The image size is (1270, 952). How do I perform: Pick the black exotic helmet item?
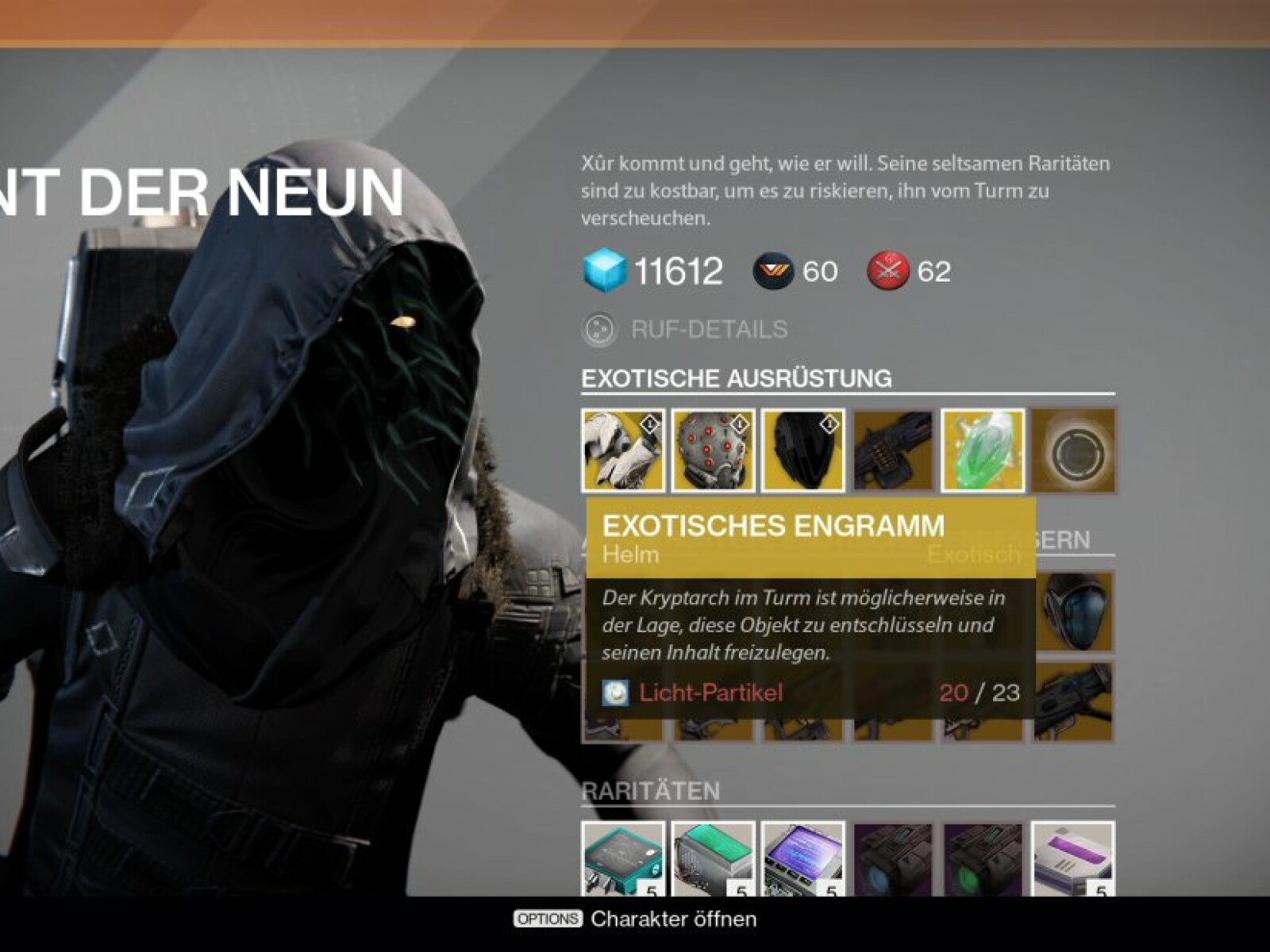pos(802,450)
